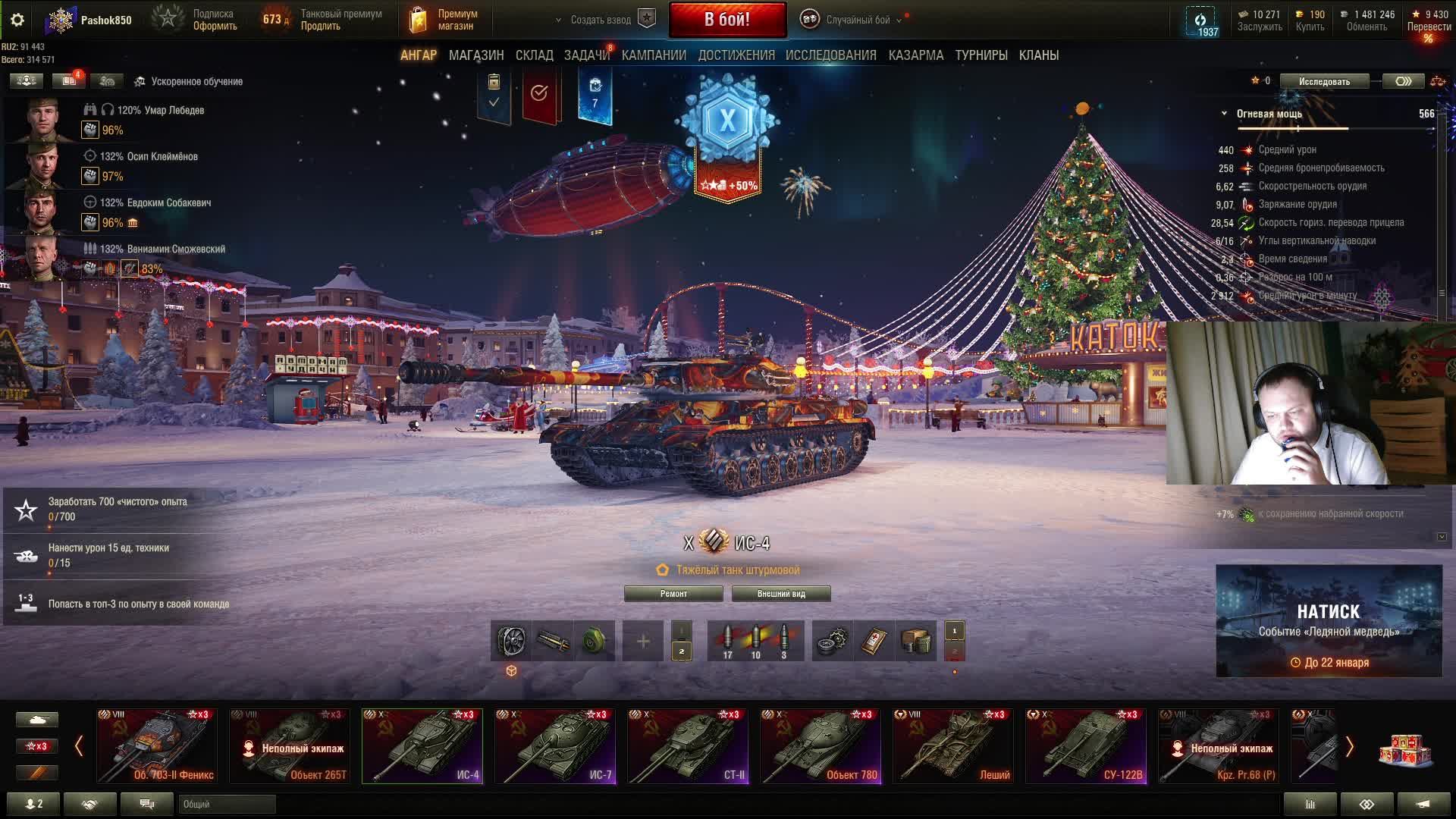
Task: Start battle with the red В бой! button
Action: point(727,20)
